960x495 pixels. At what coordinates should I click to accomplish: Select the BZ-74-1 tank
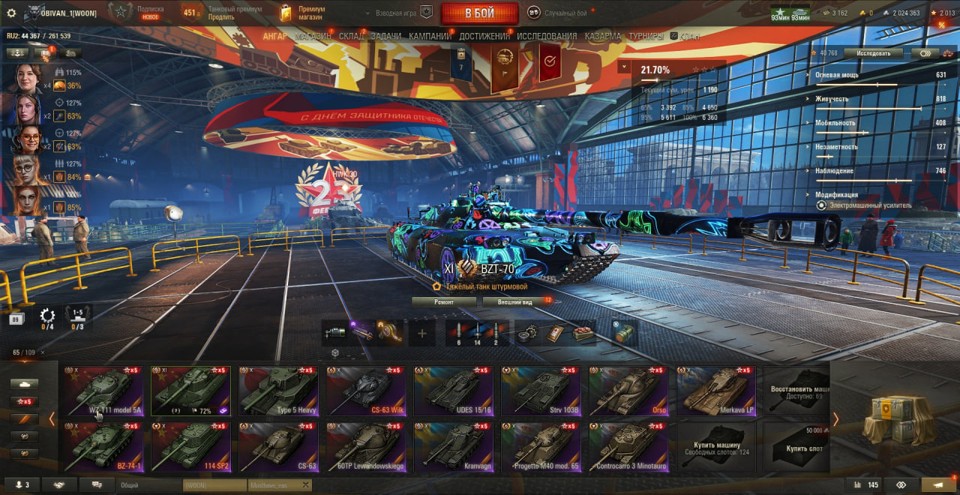[103, 446]
